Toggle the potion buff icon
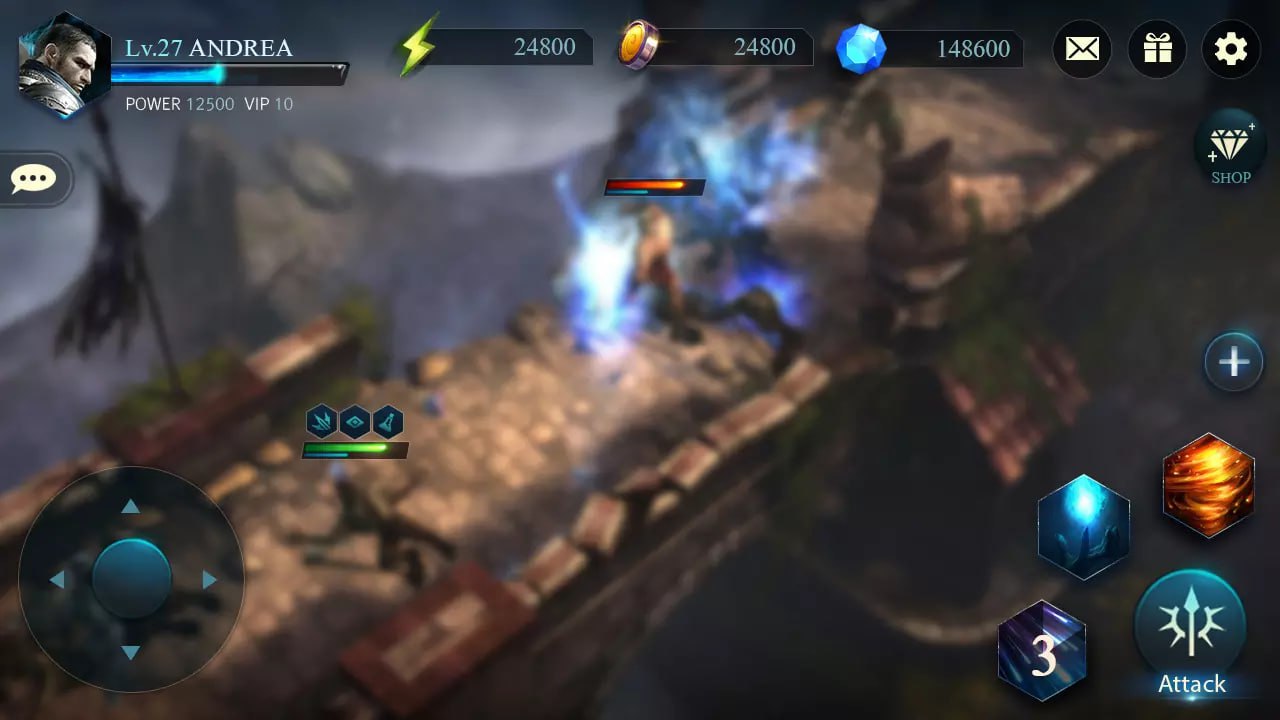Image resolution: width=1280 pixels, height=720 pixels. tap(389, 421)
